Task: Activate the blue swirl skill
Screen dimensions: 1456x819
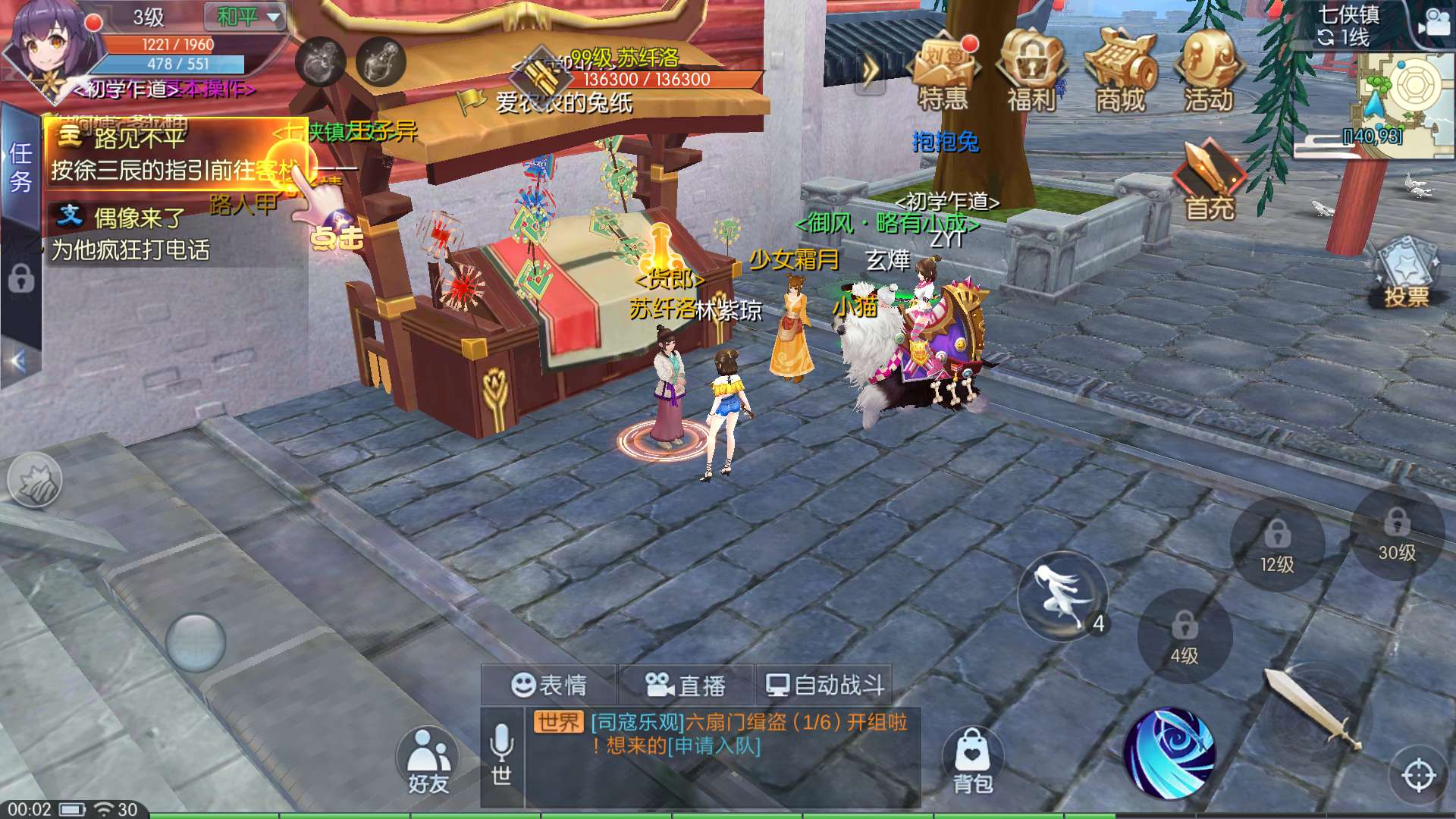Action: pos(1169,753)
